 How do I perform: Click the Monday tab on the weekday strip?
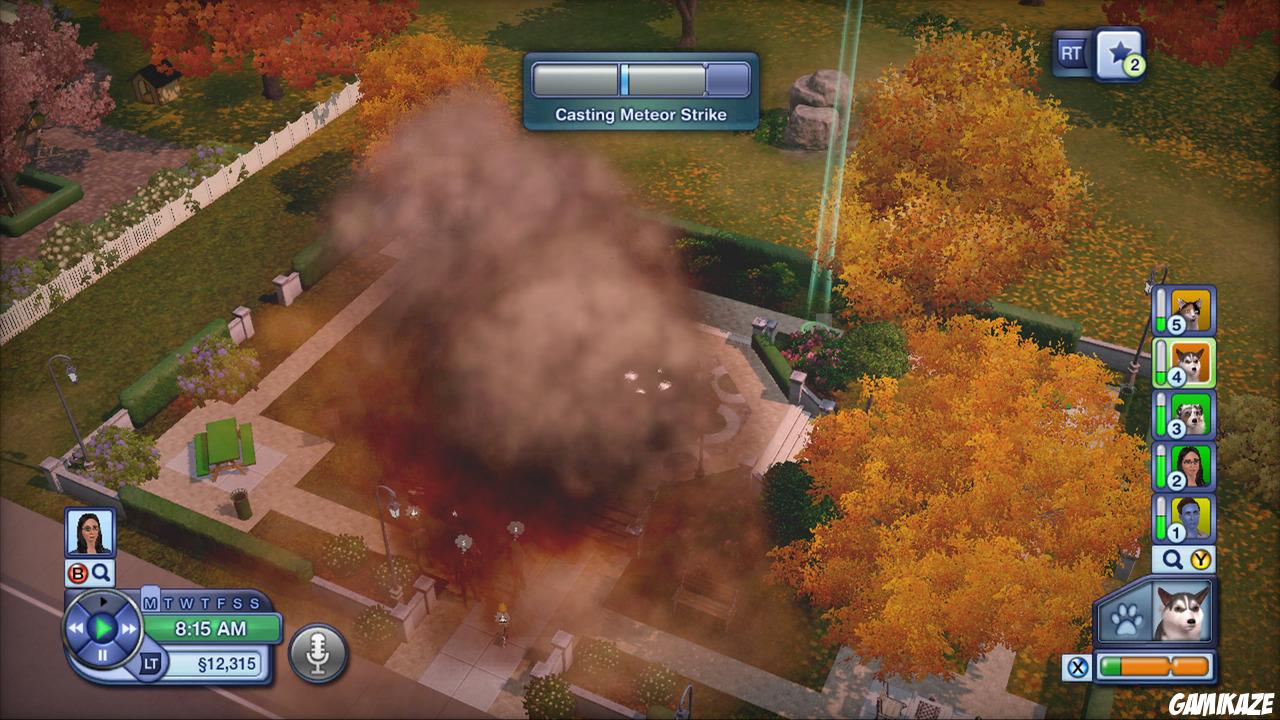148,603
